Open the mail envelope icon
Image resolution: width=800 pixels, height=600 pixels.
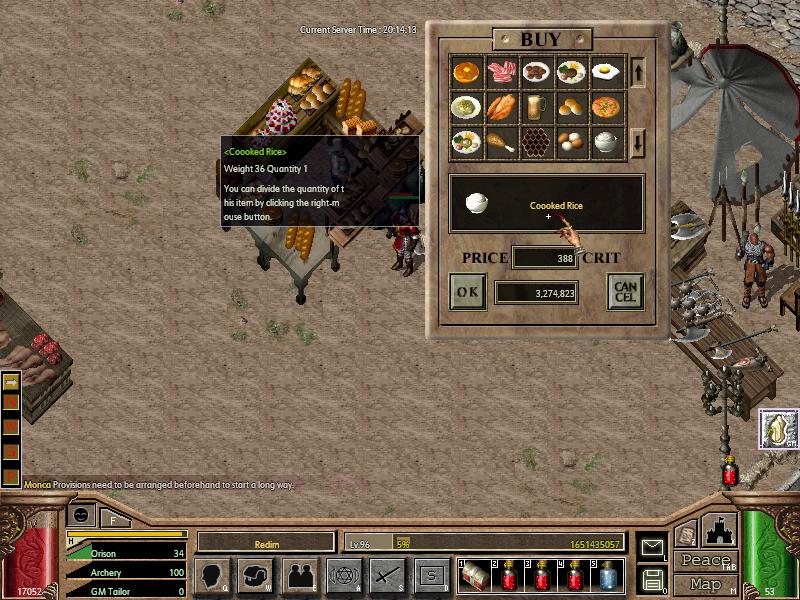tap(652, 546)
